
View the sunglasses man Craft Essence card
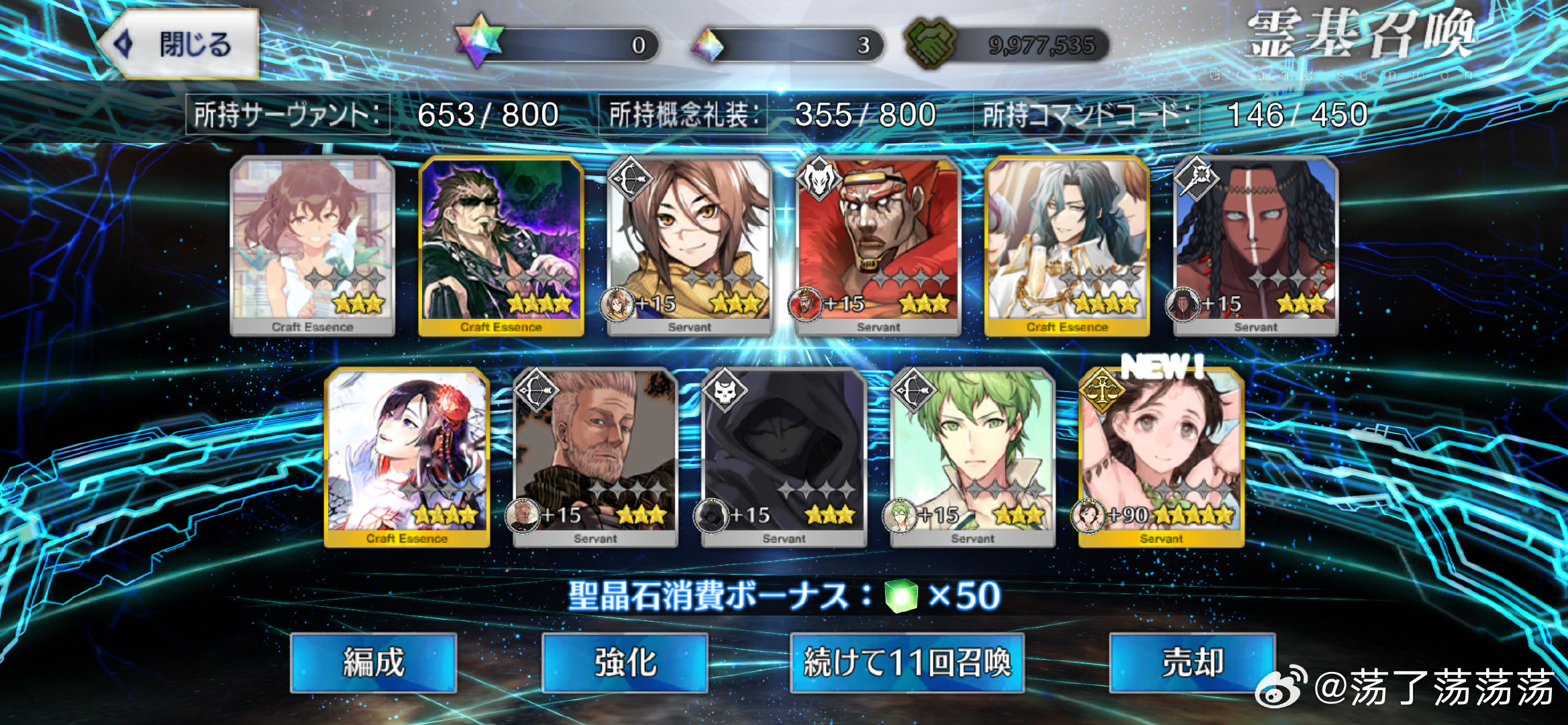501,246
